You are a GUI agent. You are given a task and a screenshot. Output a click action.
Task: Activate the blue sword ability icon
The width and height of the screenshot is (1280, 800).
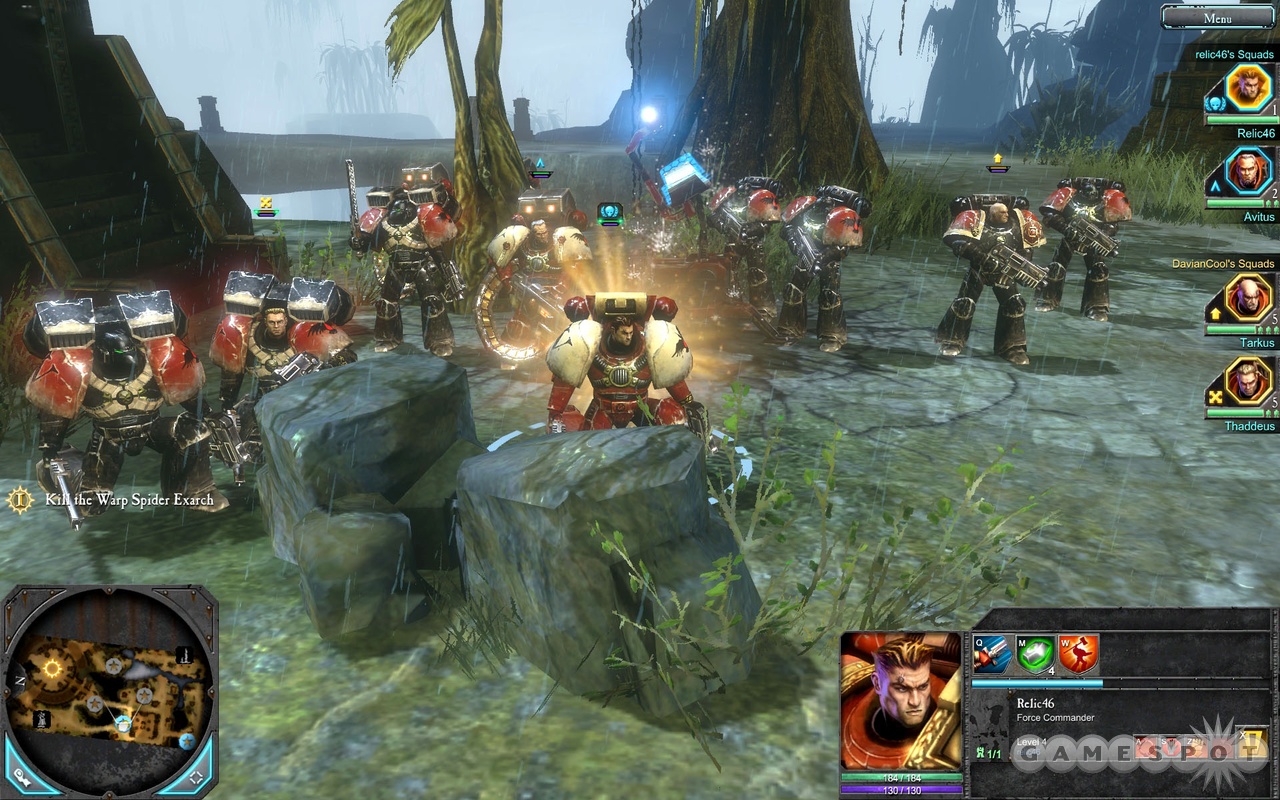(x=992, y=655)
